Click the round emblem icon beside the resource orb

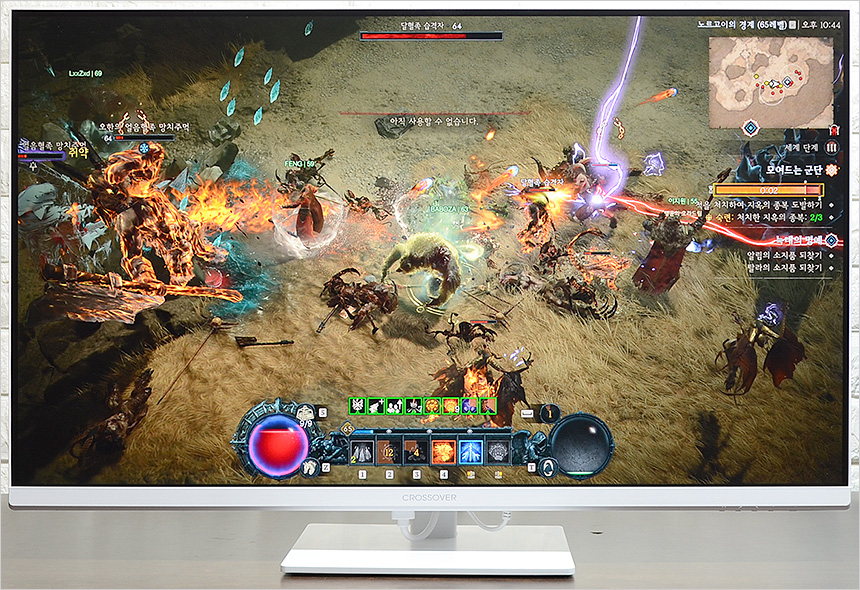click(x=547, y=467)
